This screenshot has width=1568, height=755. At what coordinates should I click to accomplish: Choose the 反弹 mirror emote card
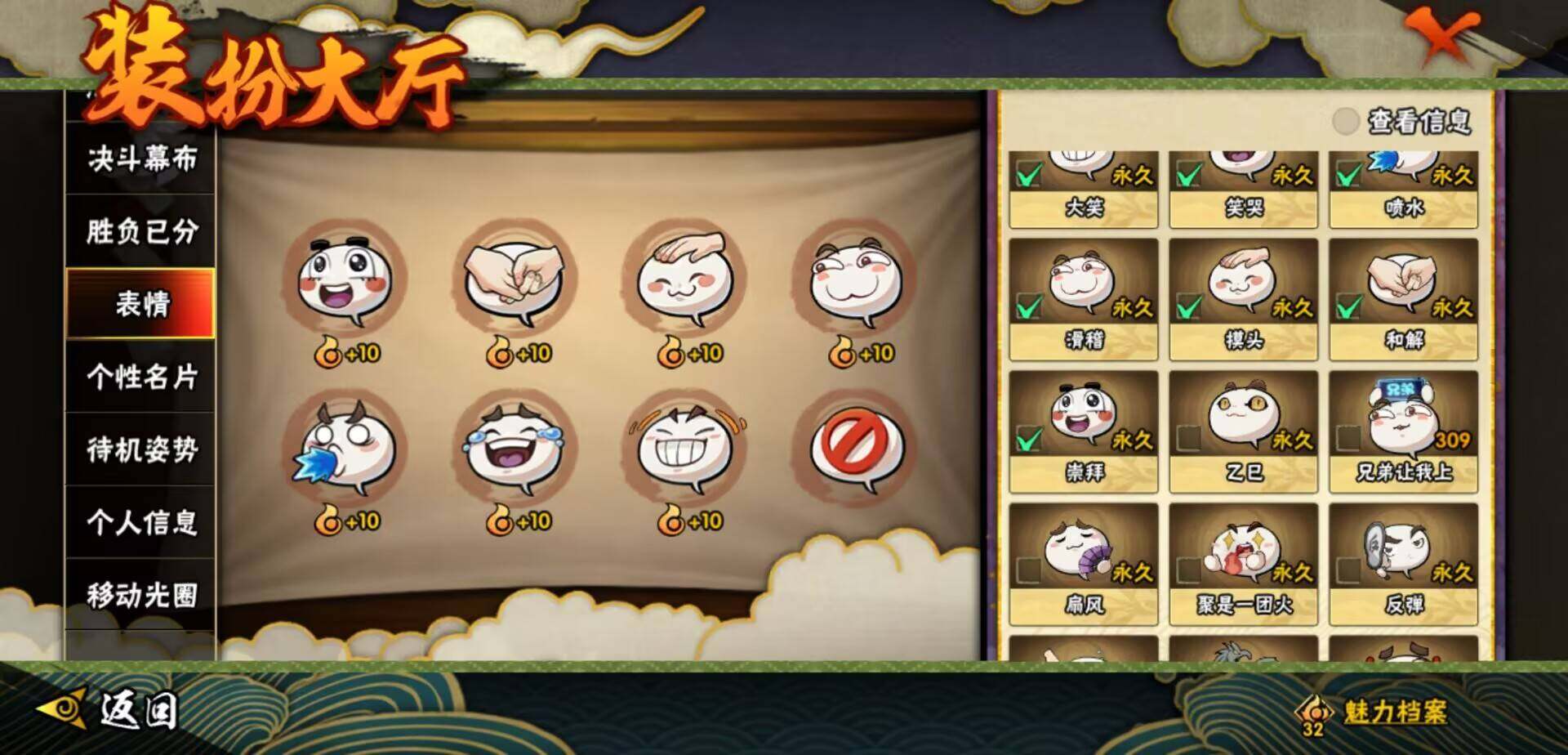tap(1403, 564)
